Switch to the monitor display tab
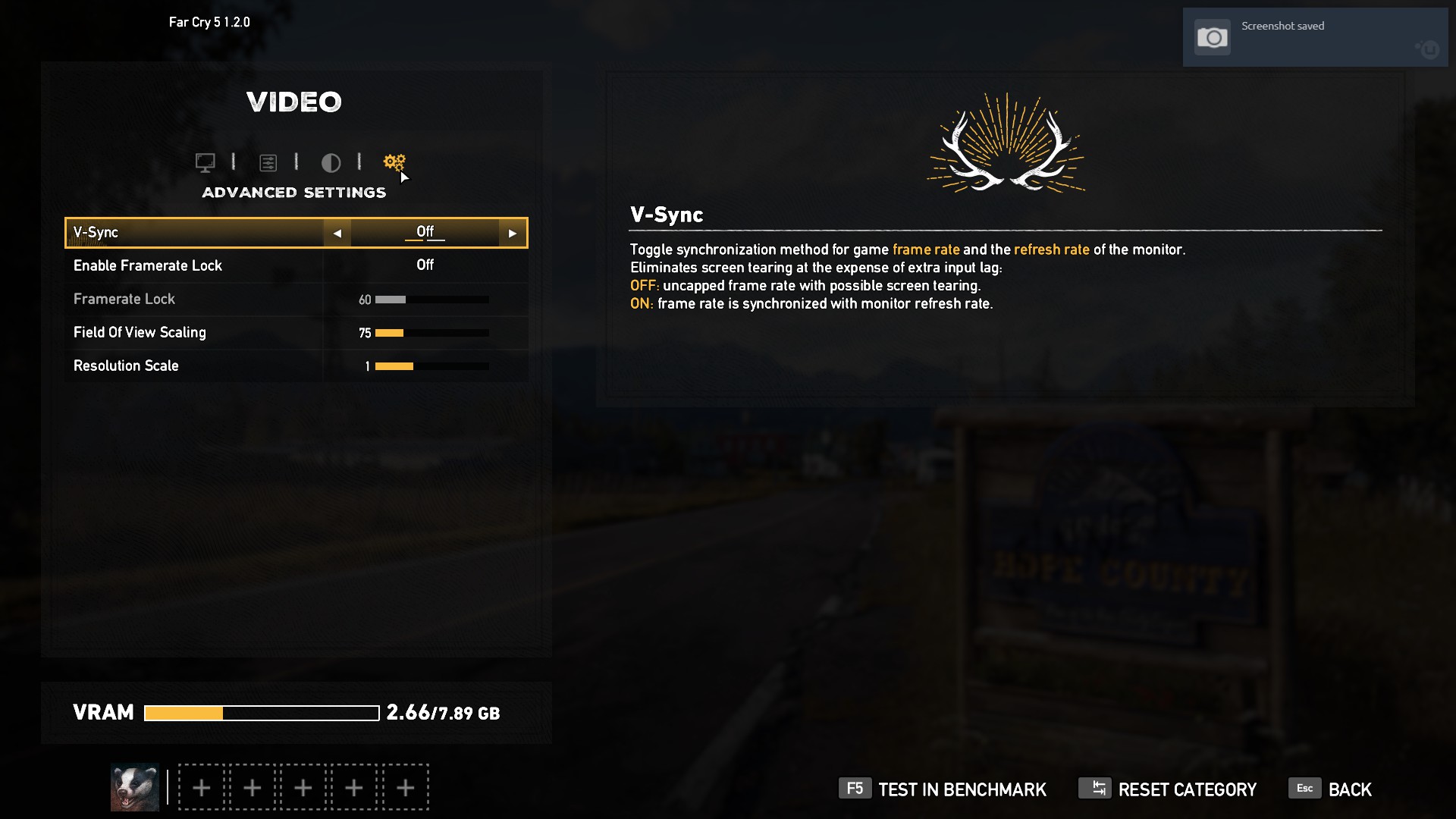The height and width of the screenshot is (819, 1456). coord(205,162)
